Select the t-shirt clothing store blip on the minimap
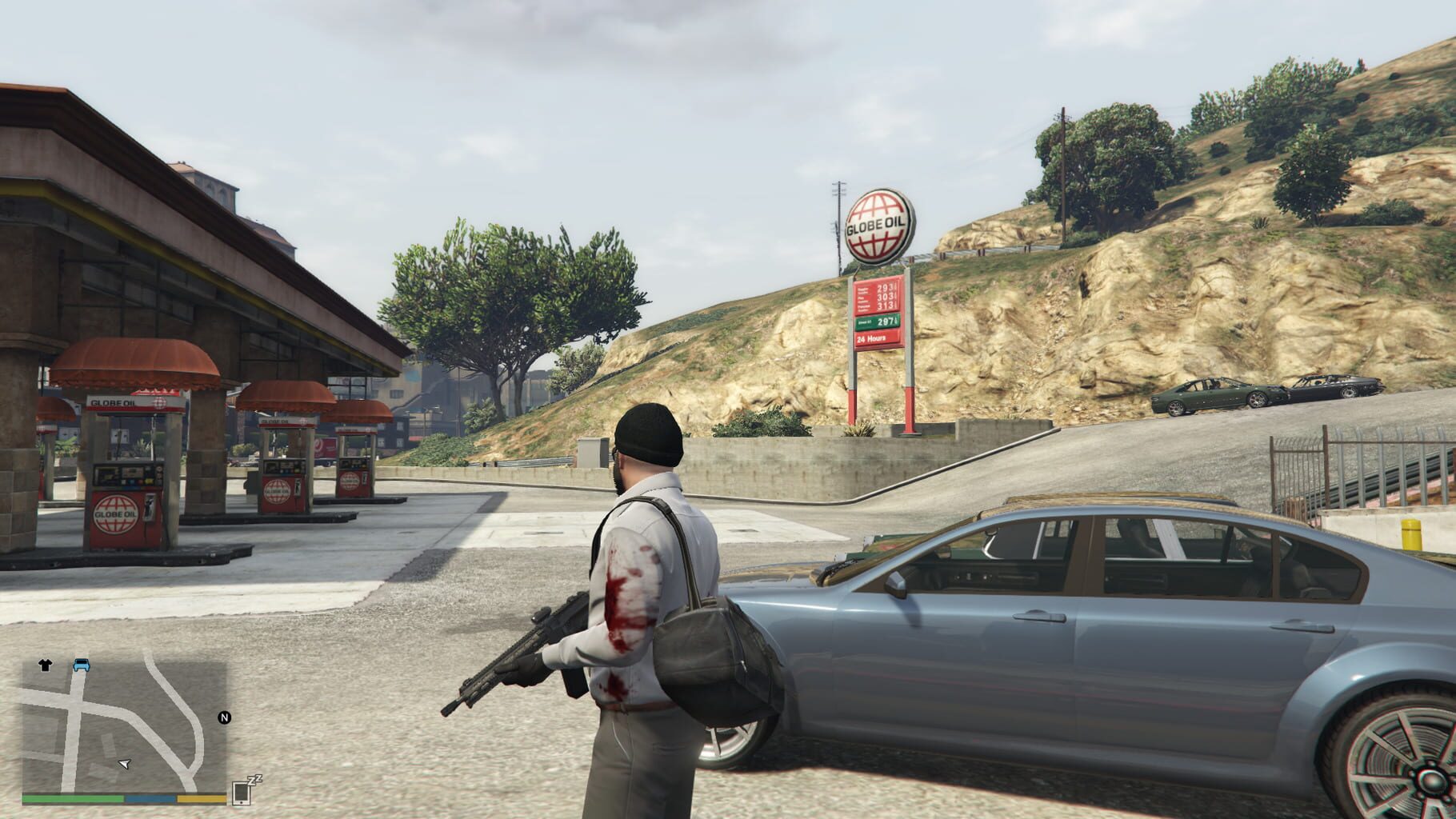This screenshot has width=1456, height=819. click(x=45, y=664)
